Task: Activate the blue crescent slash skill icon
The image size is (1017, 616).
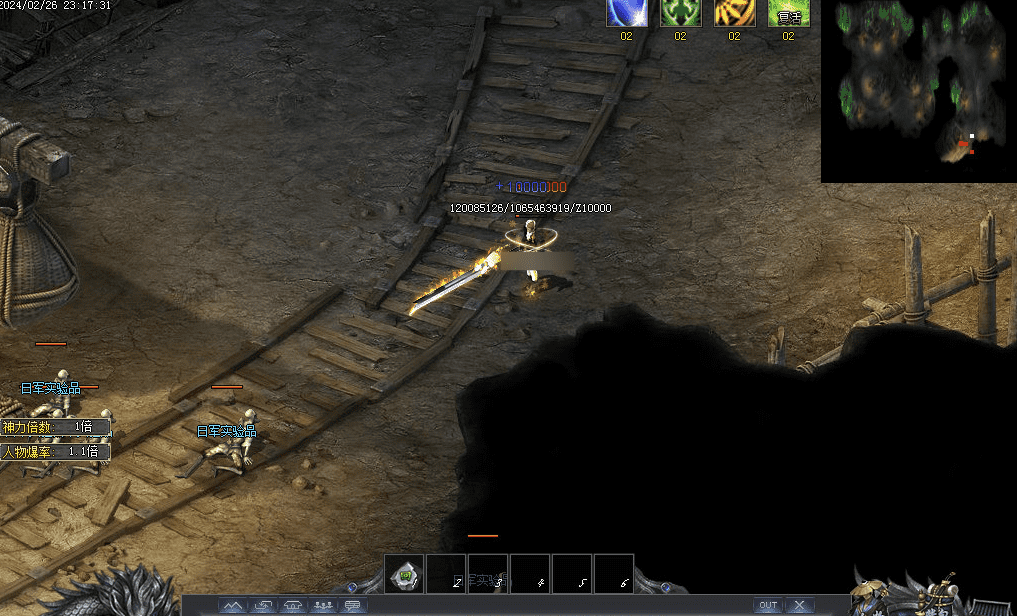Action: click(626, 13)
